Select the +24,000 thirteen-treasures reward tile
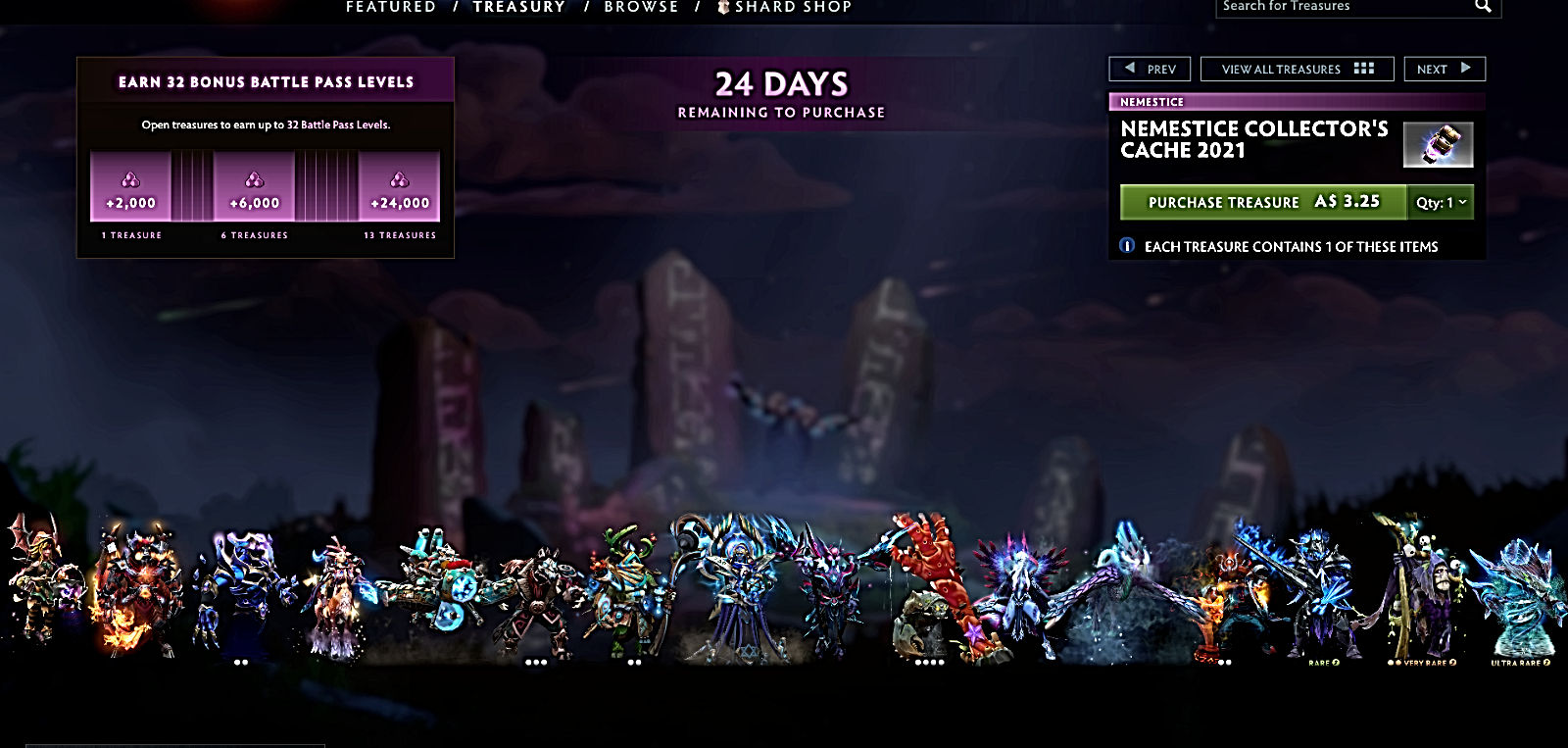This screenshot has height=748, width=1568. point(399,186)
